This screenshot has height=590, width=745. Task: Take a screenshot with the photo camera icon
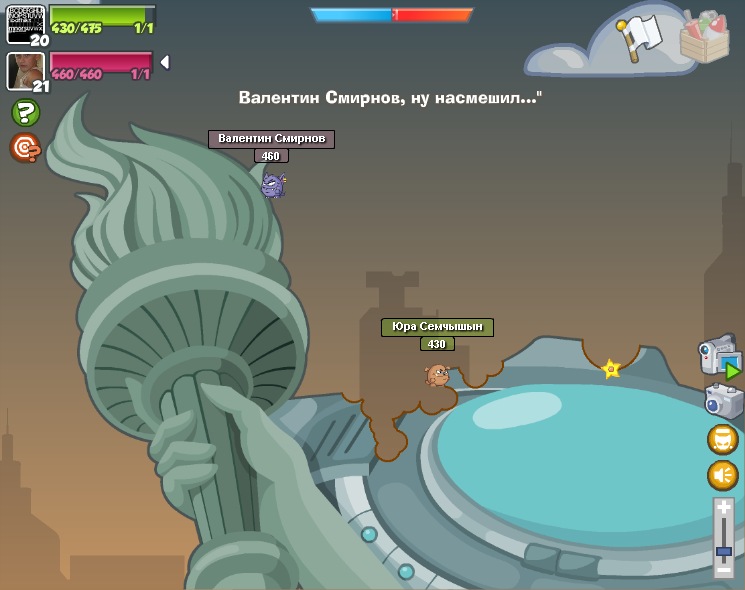click(722, 401)
